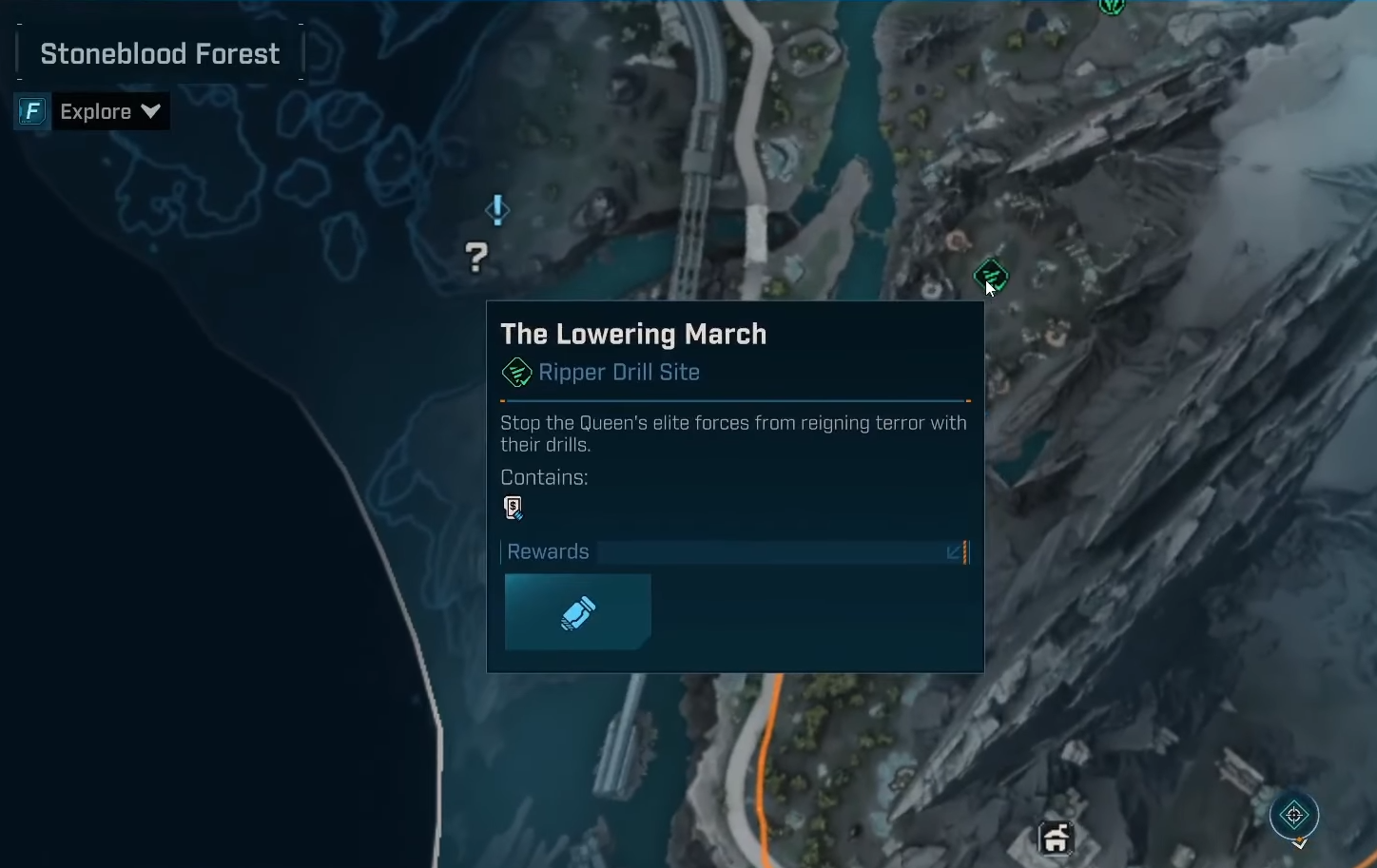Image resolution: width=1377 pixels, height=868 pixels.
Task: Select the Ripper Drill Site map marker
Action: [x=990, y=276]
